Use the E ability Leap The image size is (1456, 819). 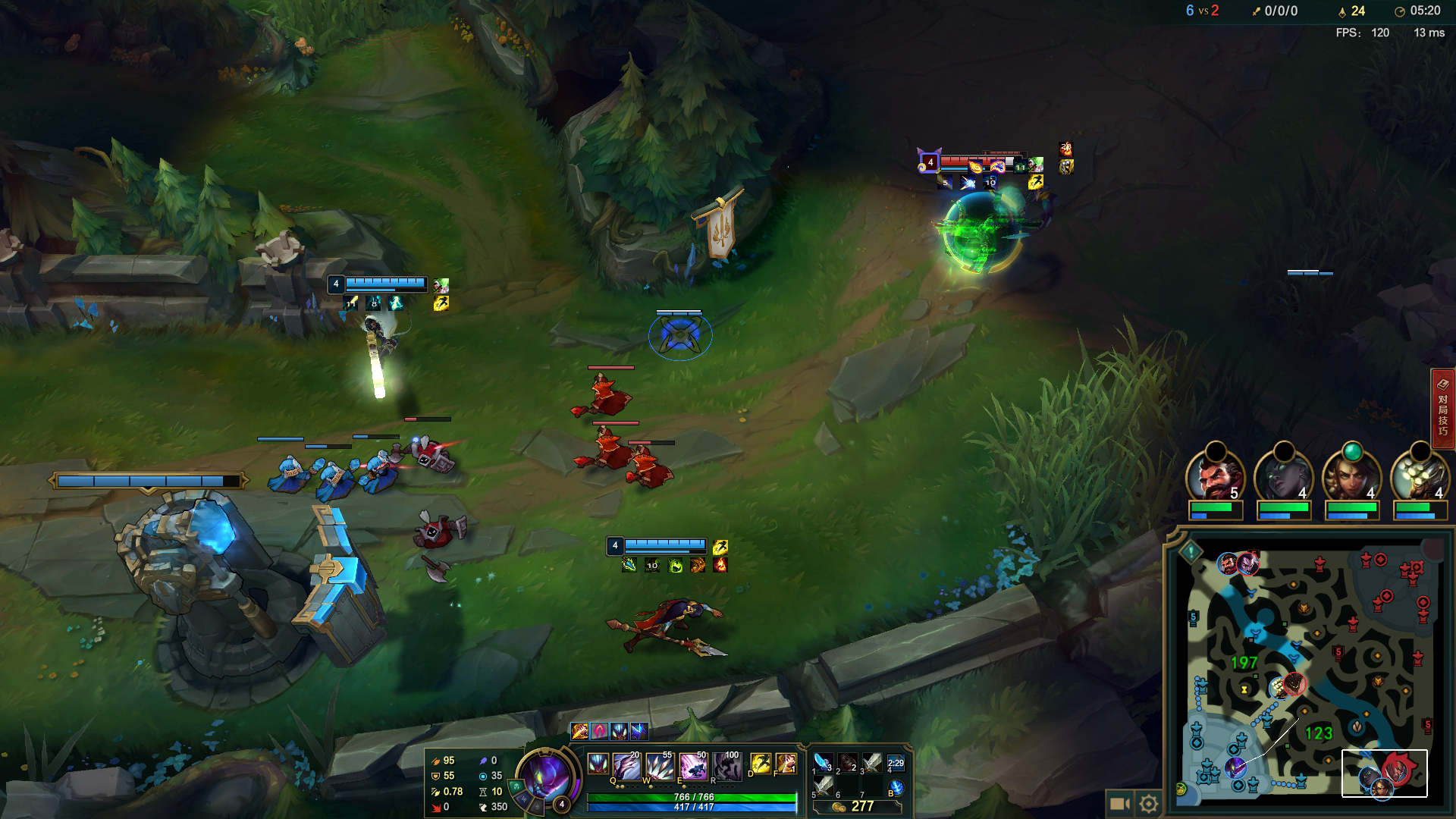coord(693,767)
